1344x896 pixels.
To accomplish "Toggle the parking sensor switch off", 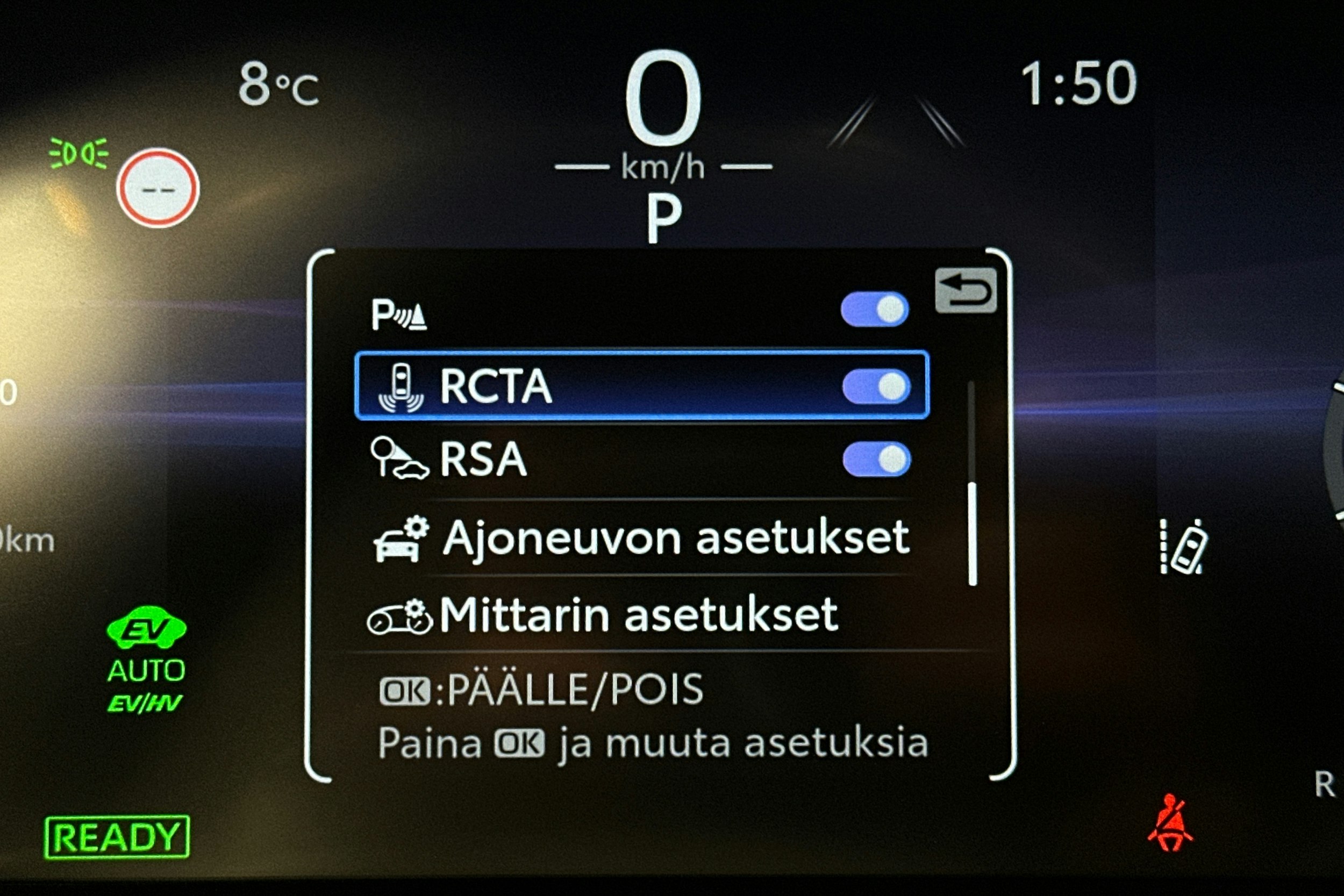I will pos(874,309).
